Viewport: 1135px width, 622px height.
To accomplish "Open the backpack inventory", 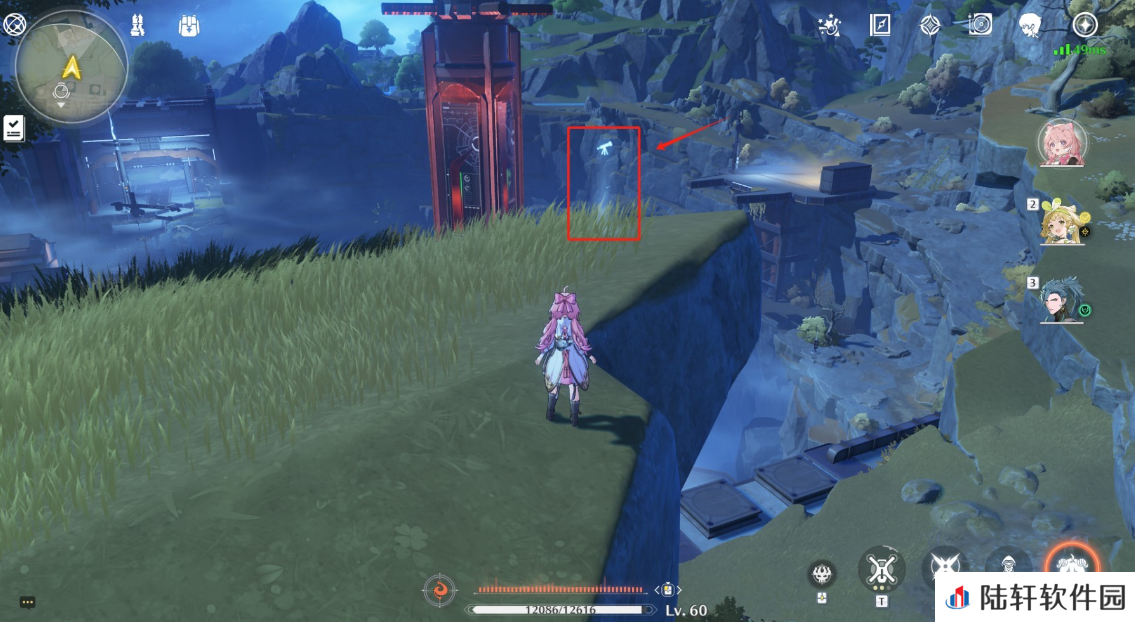I will coord(189,26).
